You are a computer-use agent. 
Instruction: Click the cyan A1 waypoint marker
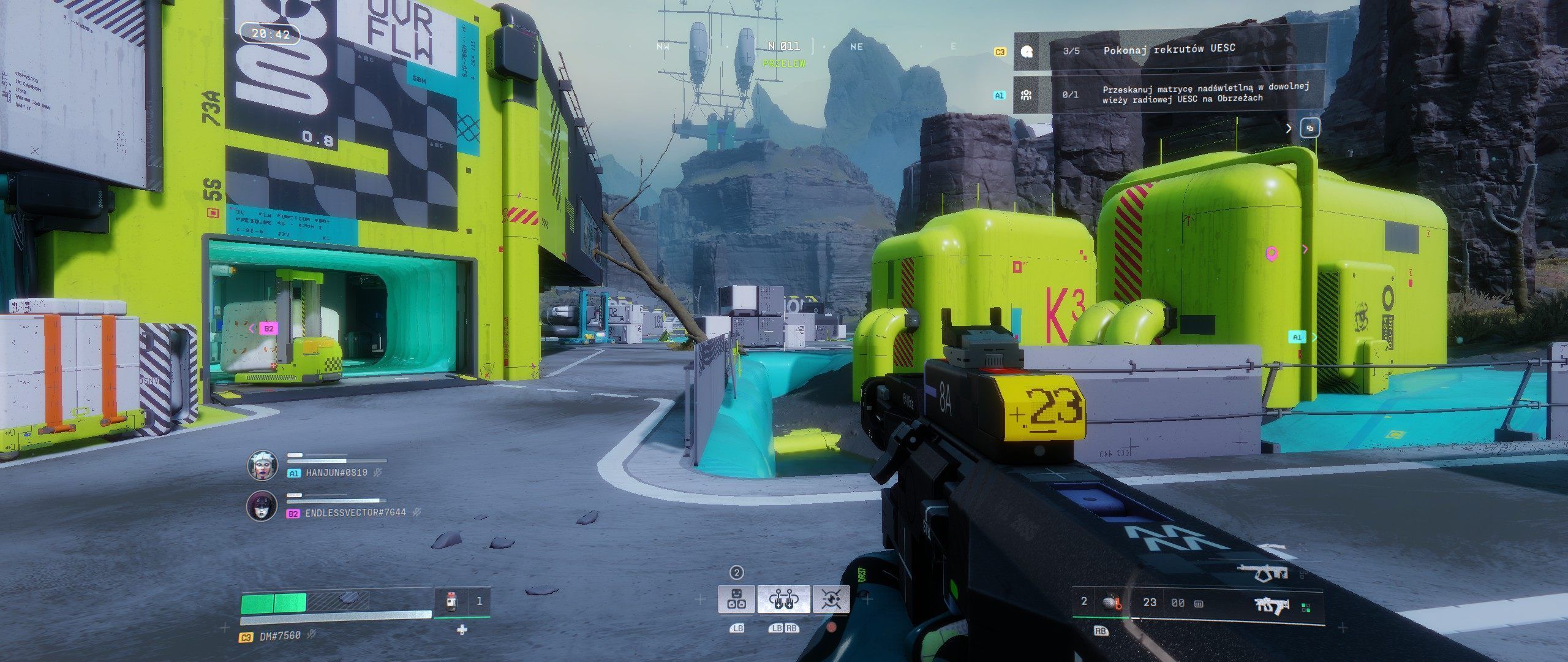1297,337
